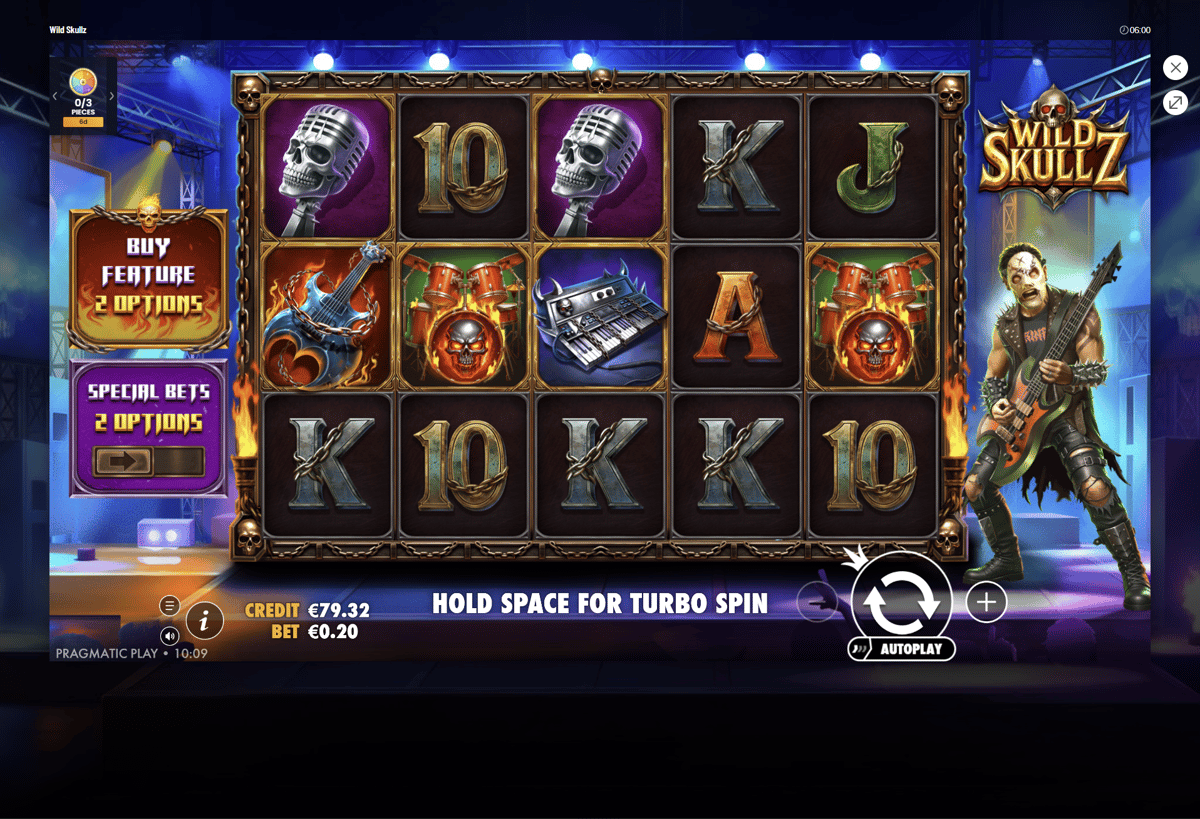Go to the next promotion with right arrow
The width and height of the screenshot is (1200, 819).
tap(112, 96)
